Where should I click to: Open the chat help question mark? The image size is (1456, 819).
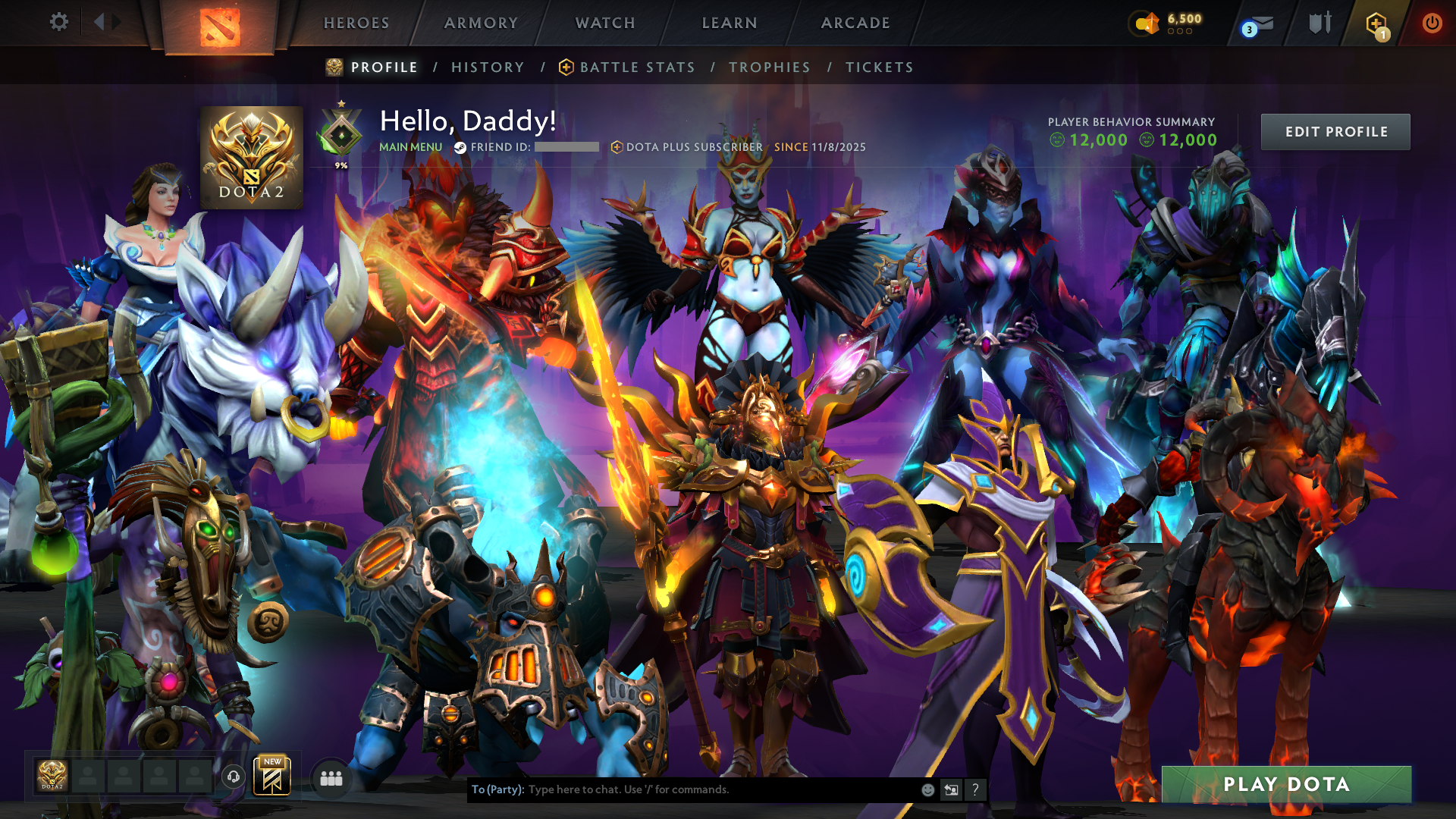pyautogui.click(x=975, y=790)
